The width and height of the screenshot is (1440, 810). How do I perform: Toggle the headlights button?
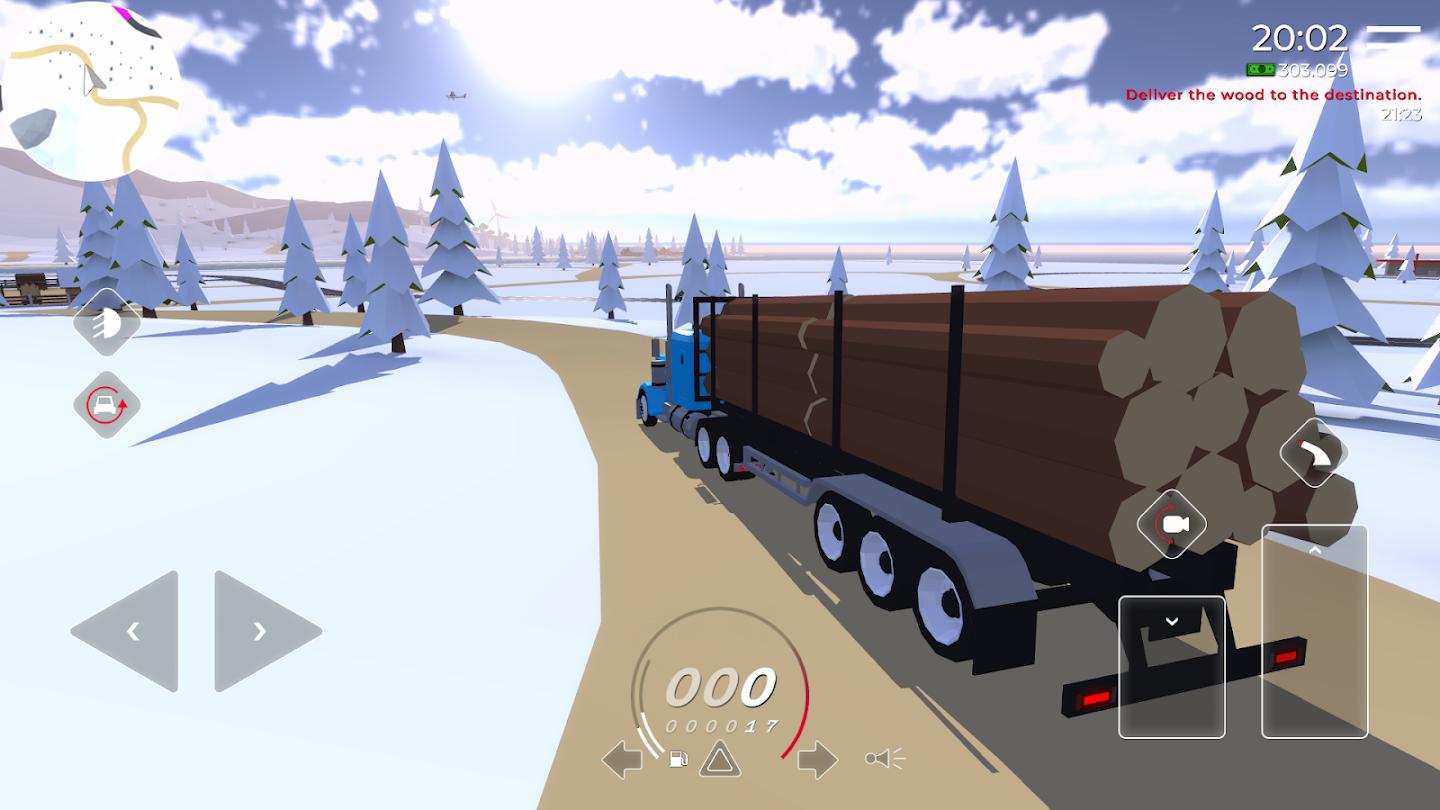click(x=106, y=321)
